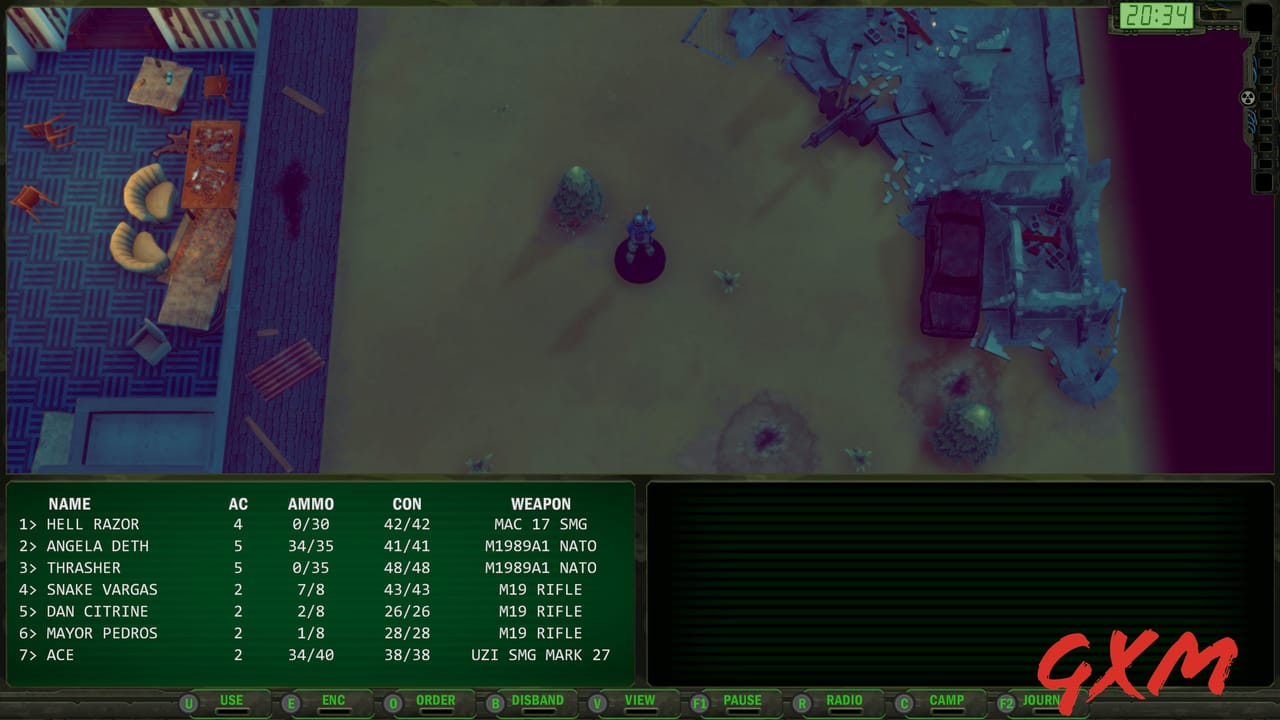The image size is (1280, 720).
Task: Click the DISBAND command button
Action: click(536, 702)
